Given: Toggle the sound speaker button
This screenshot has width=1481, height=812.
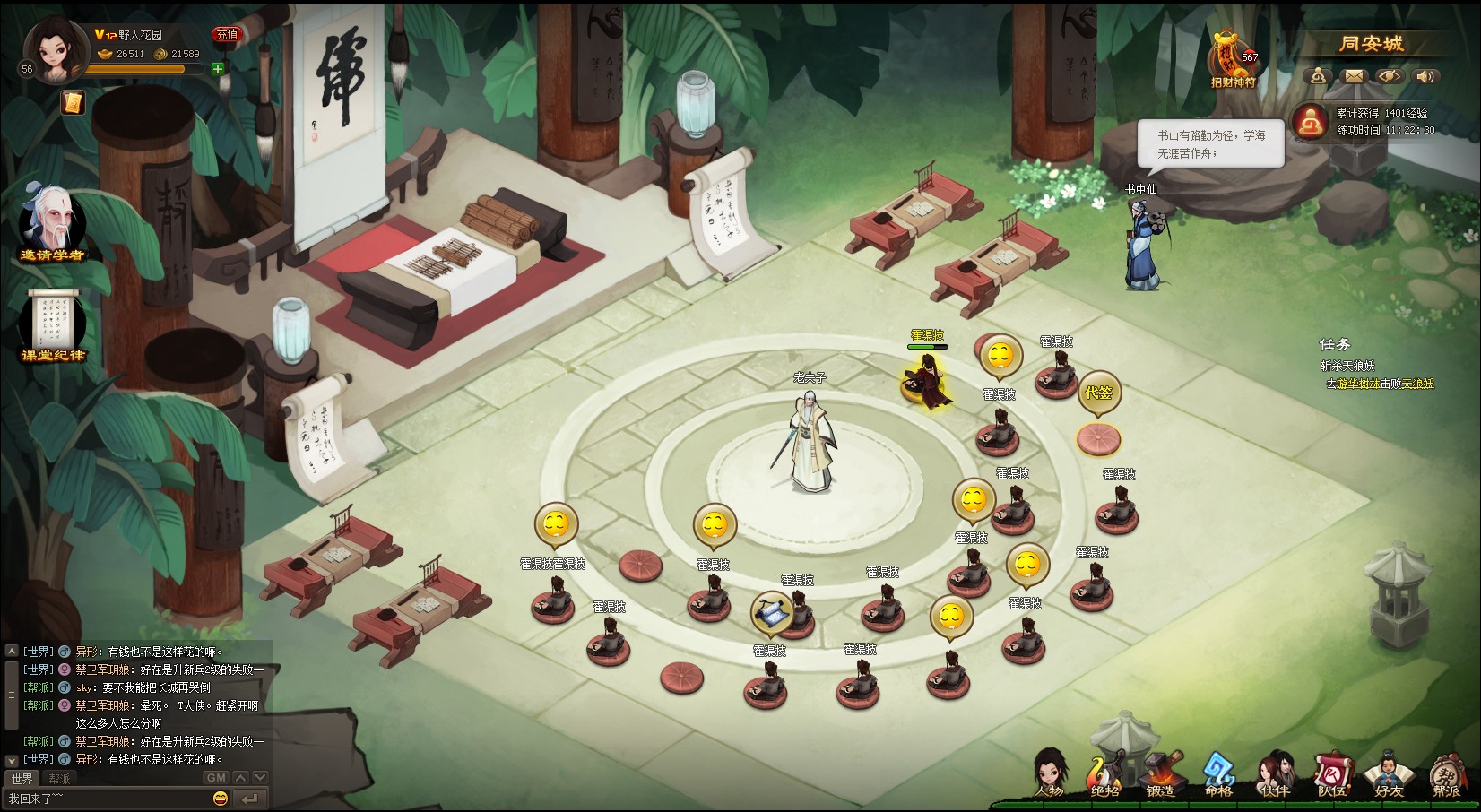Looking at the screenshot, I should tap(1425, 76).
